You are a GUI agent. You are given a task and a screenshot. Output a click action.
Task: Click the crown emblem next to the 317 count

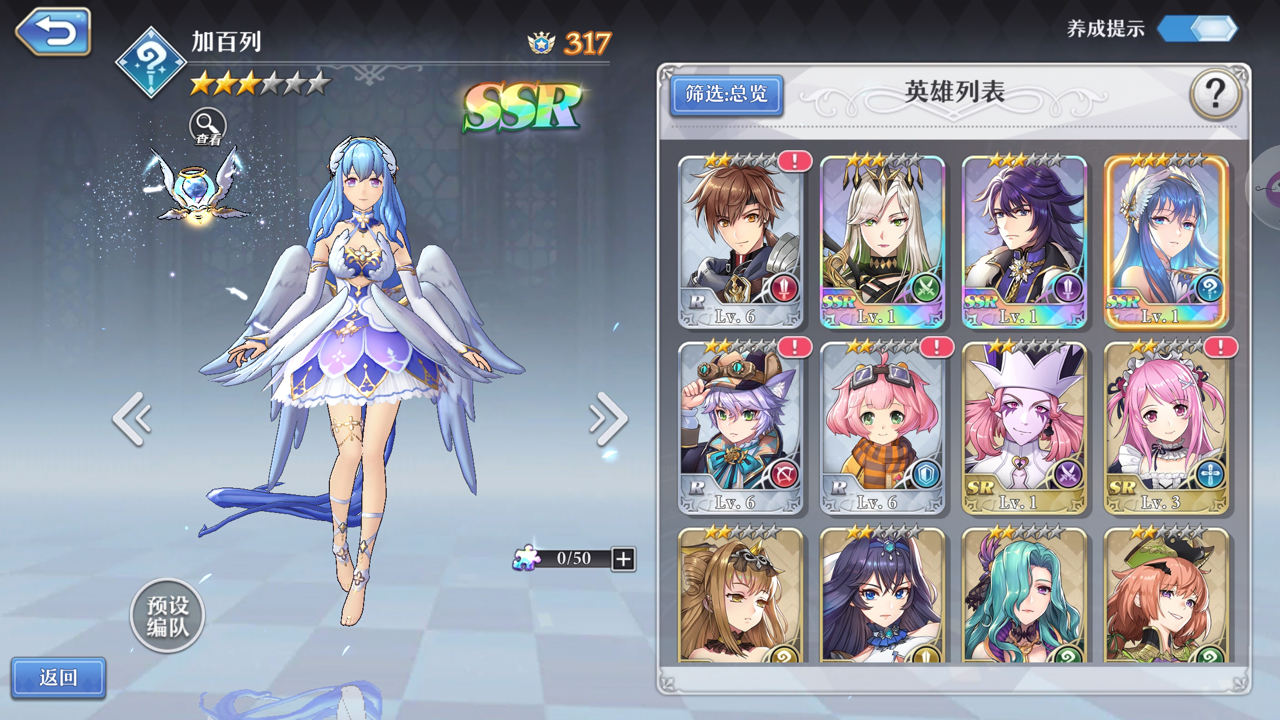538,40
